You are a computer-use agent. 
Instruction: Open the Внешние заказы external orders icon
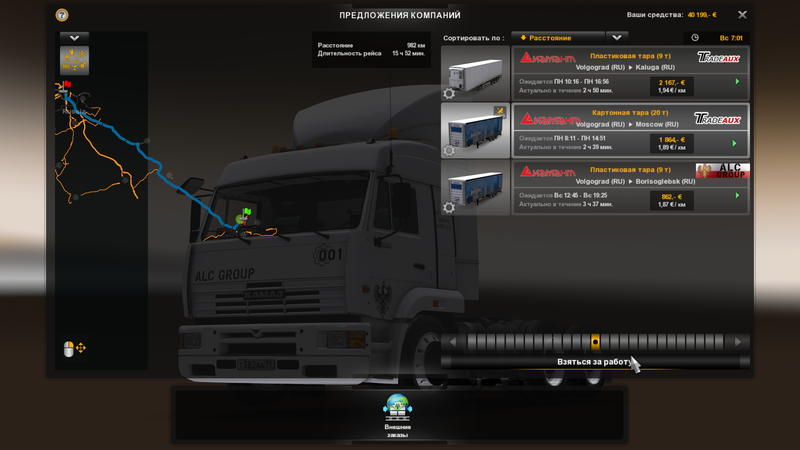point(397,410)
